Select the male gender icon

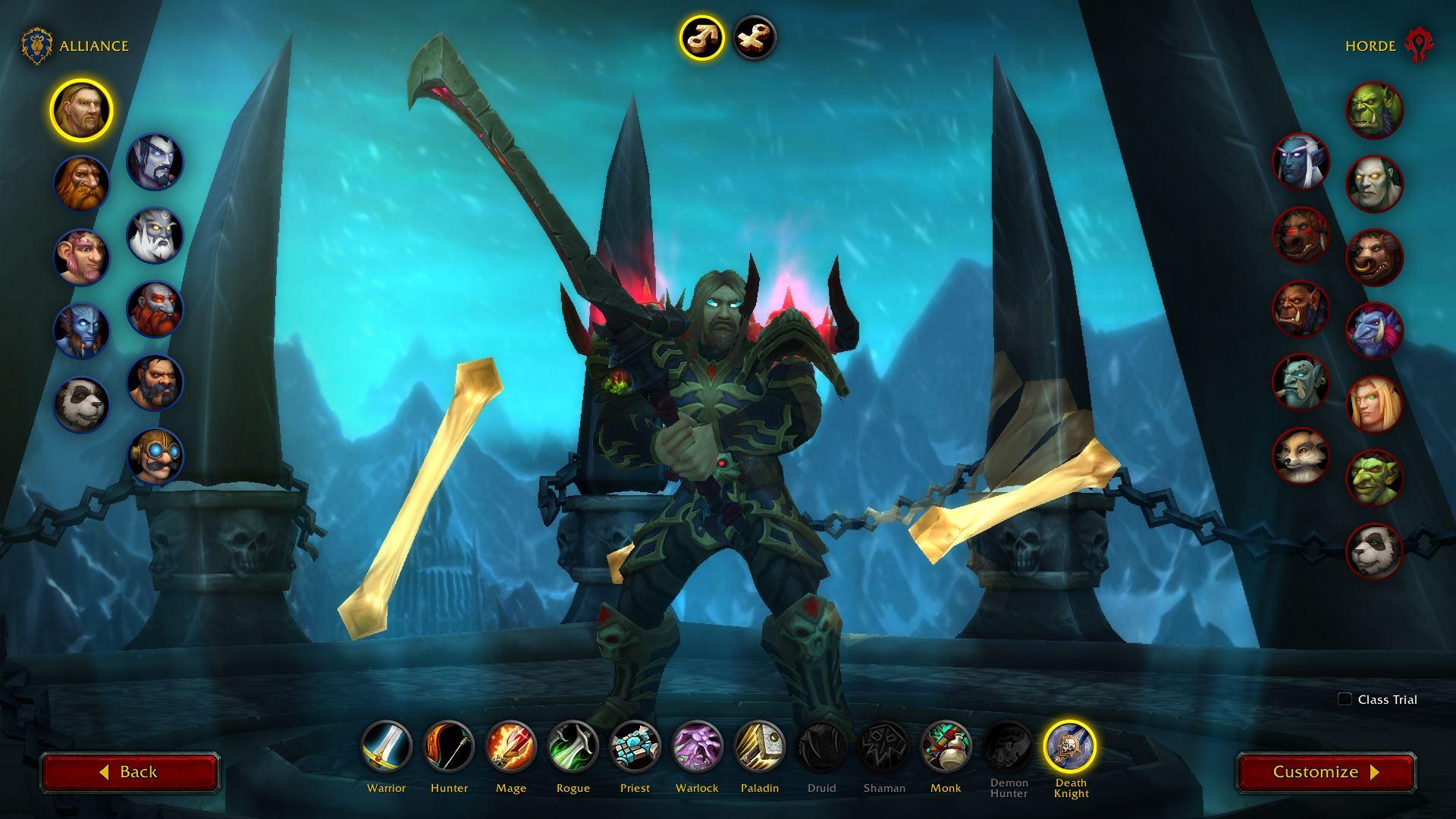tap(701, 38)
